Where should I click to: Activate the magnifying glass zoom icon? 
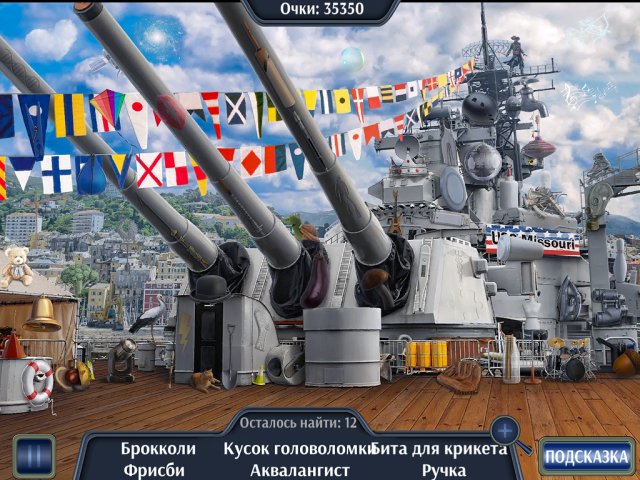pos(506,432)
